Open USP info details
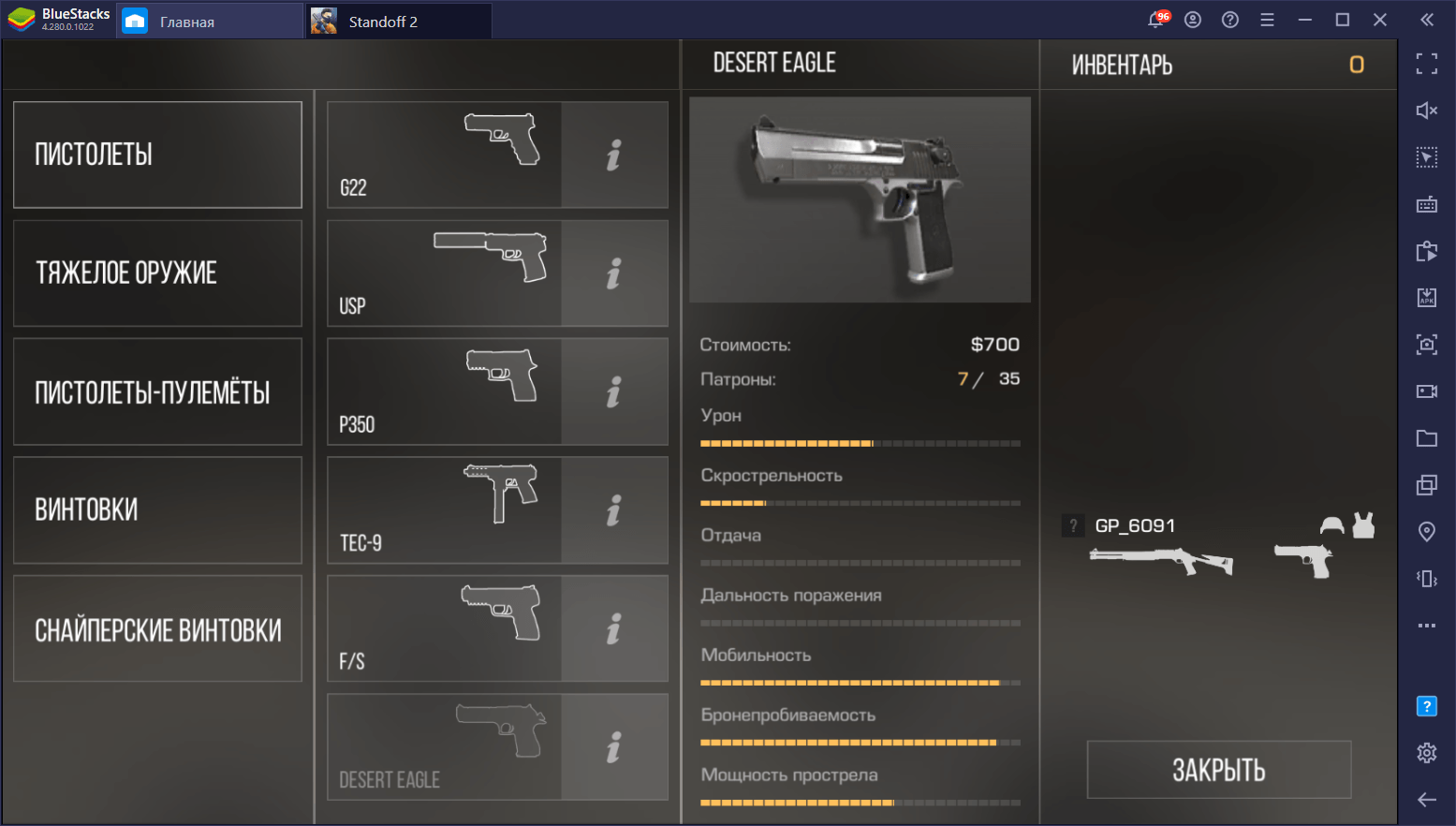Viewport: 1456px width, 826px height. pos(614,273)
